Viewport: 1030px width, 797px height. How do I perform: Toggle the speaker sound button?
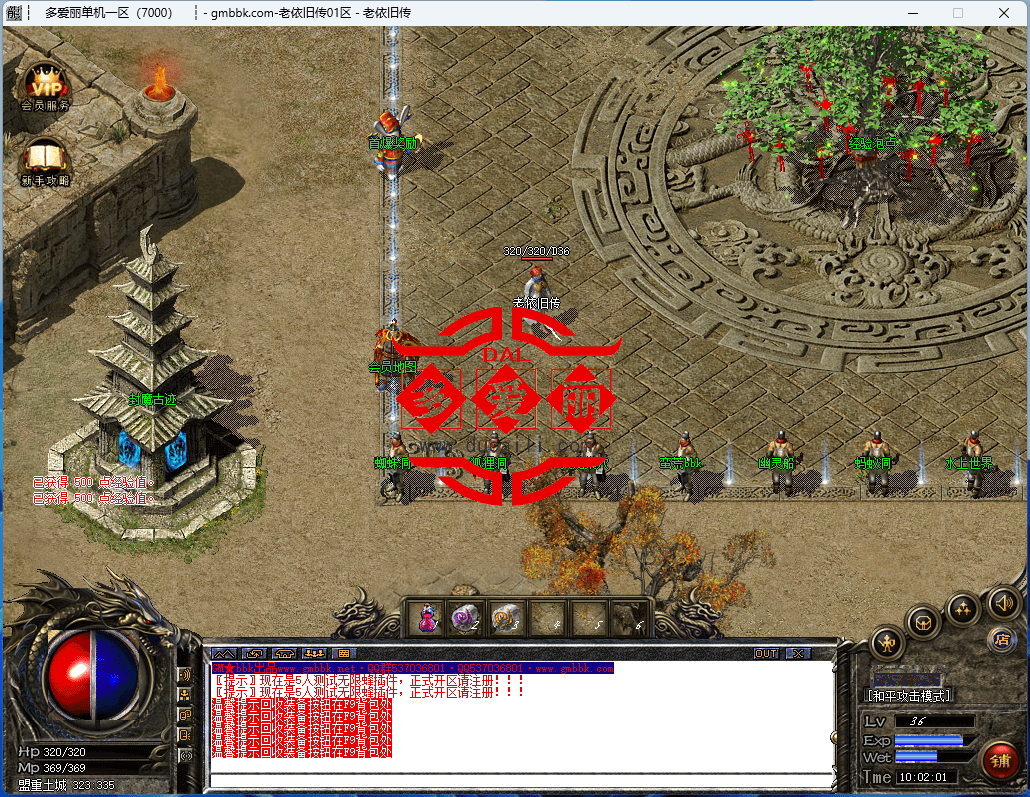tap(1003, 601)
